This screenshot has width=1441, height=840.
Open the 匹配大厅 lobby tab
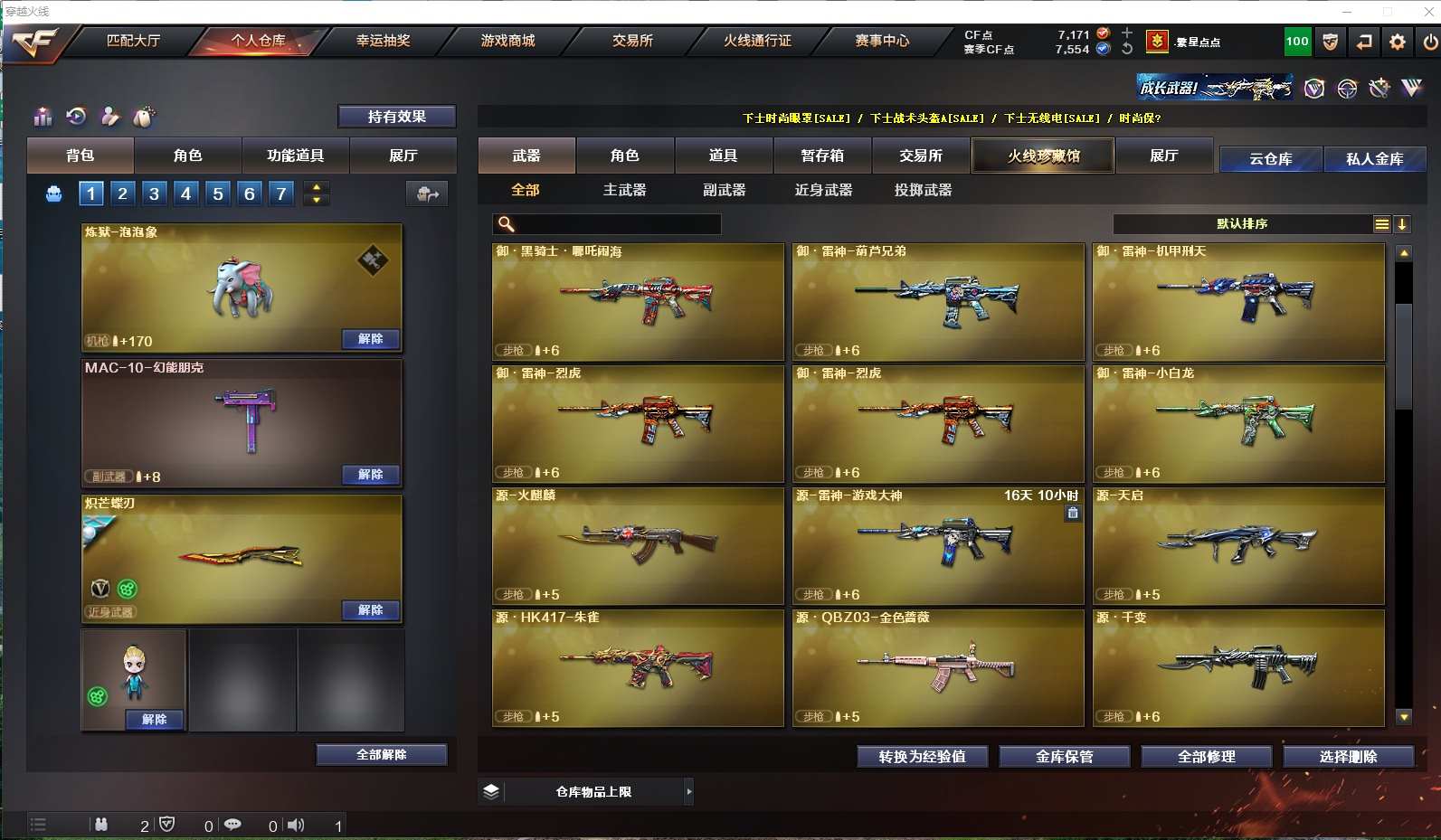pos(133,41)
